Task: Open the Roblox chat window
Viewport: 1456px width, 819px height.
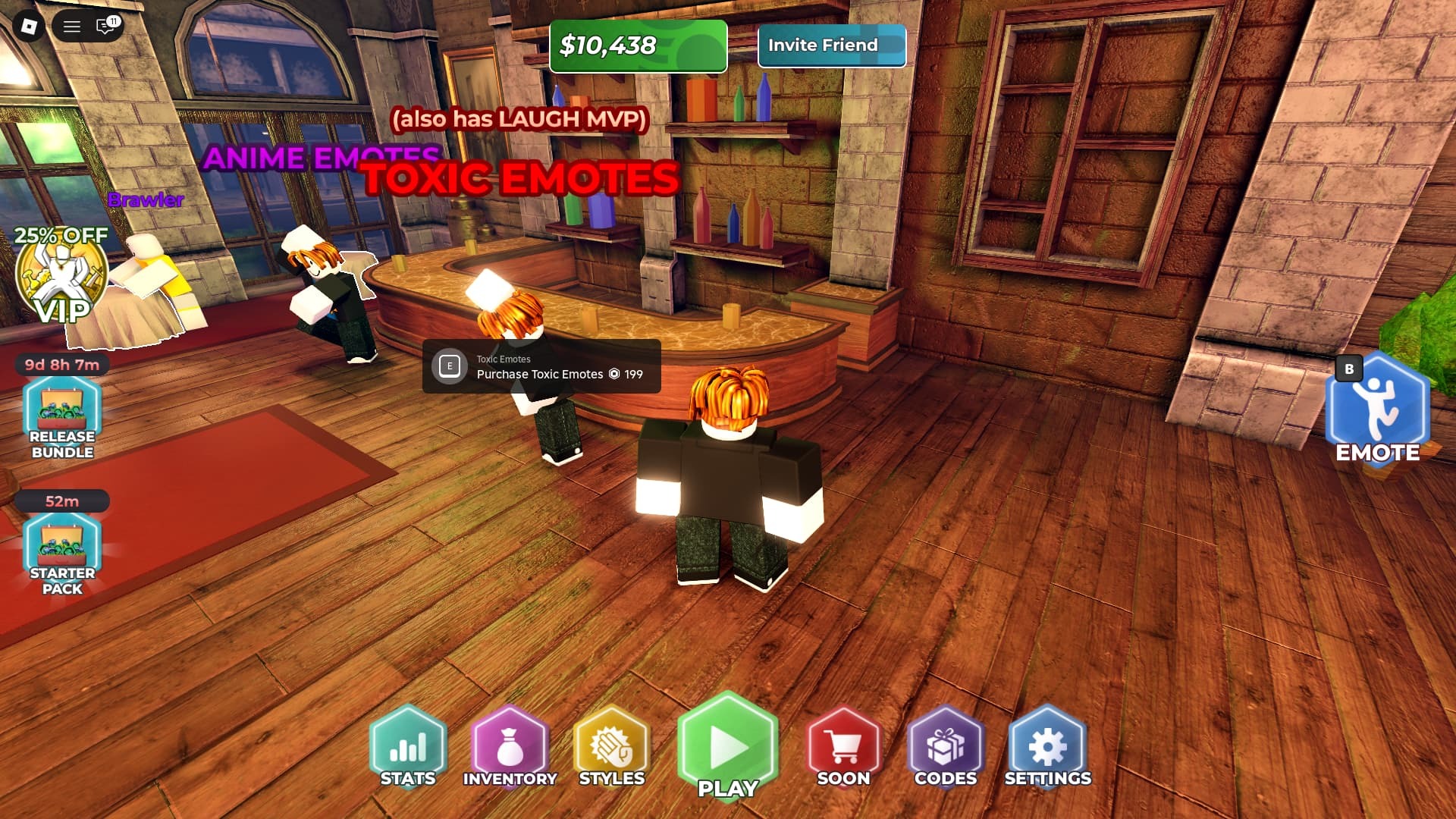Action: pos(105,27)
